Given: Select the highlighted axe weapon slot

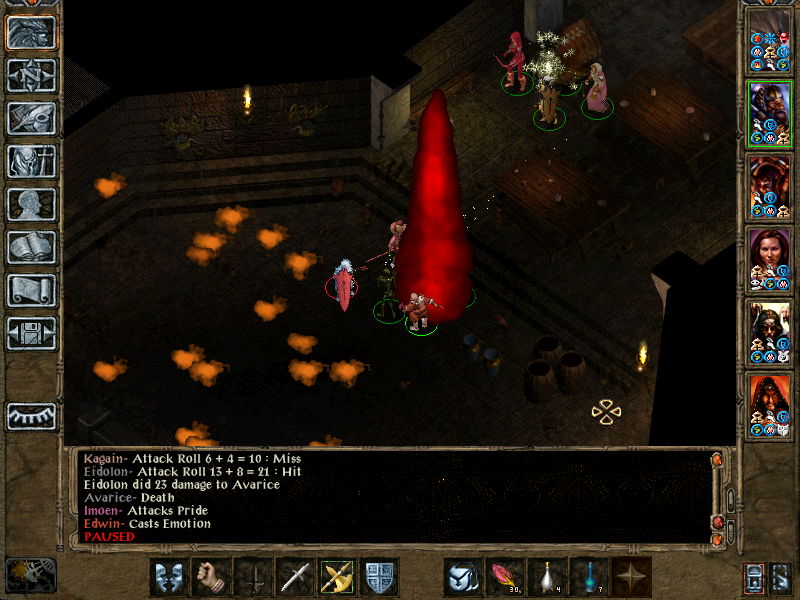Looking at the screenshot, I should coord(338,576).
